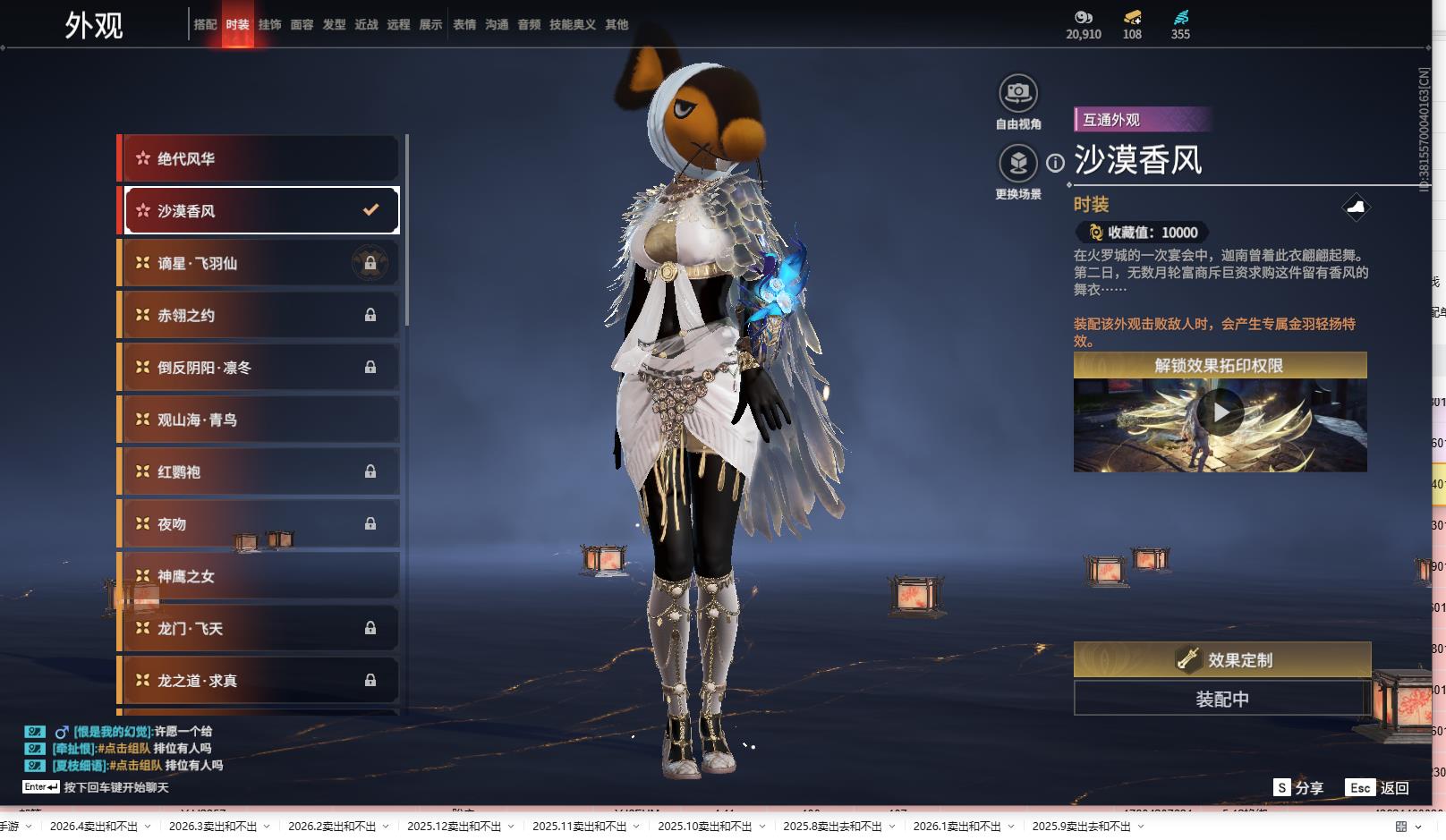Viewport: 1446px width, 840px height.
Task: Open the 2026.4卖出和不出 spreadsheet tab
Action: (x=94, y=826)
